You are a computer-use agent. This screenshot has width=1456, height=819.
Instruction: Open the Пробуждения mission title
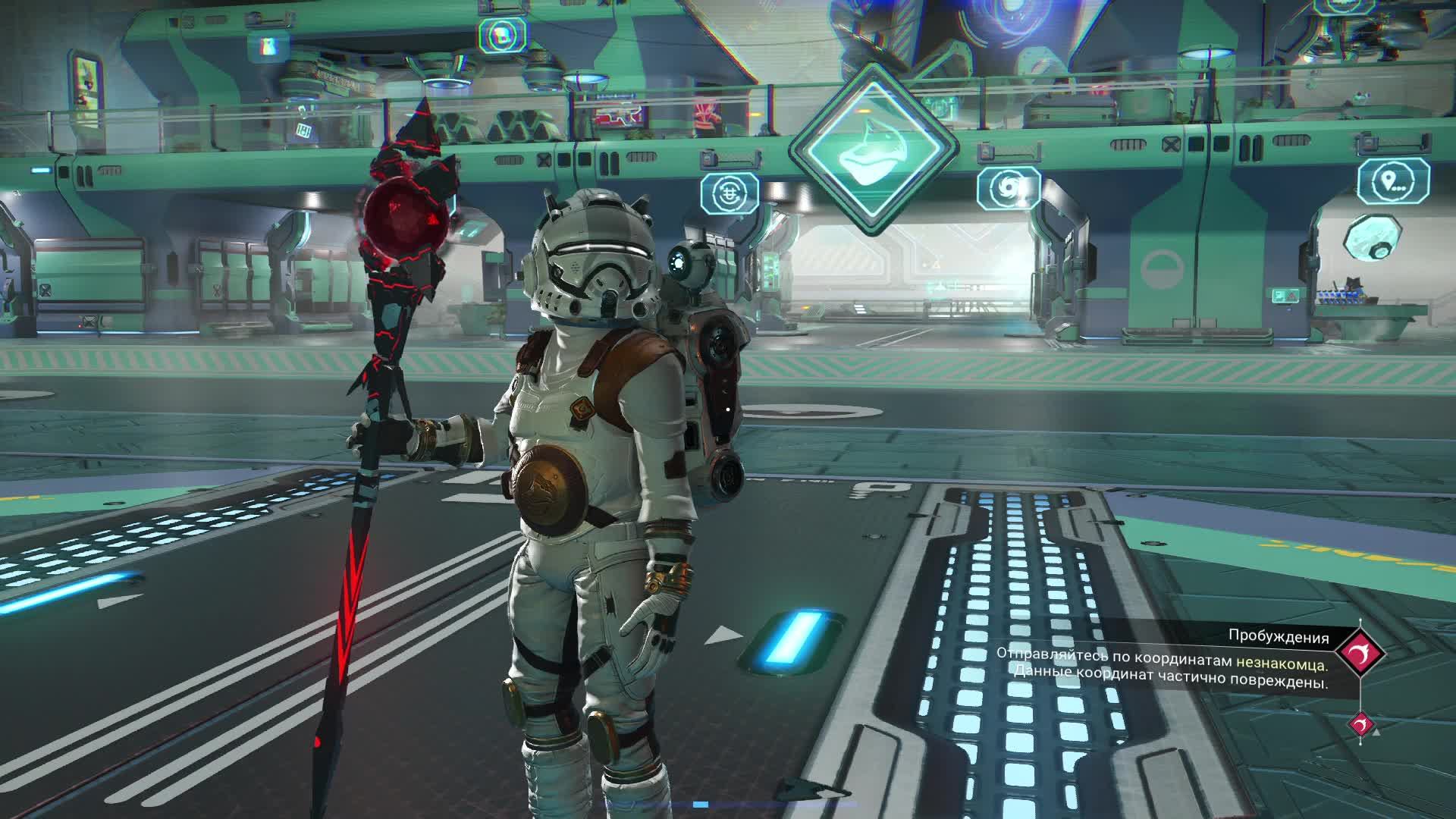(x=1279, y=637)
